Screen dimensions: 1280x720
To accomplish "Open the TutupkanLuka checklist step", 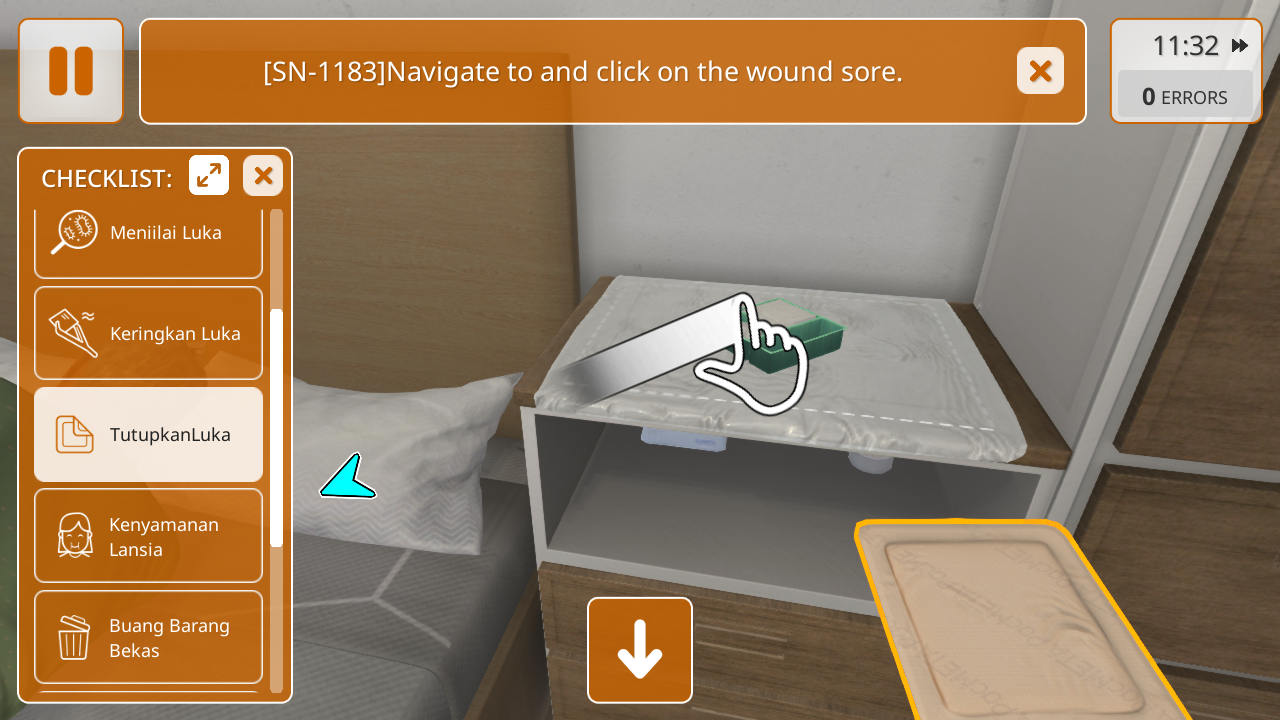I will tap(148, 434).
